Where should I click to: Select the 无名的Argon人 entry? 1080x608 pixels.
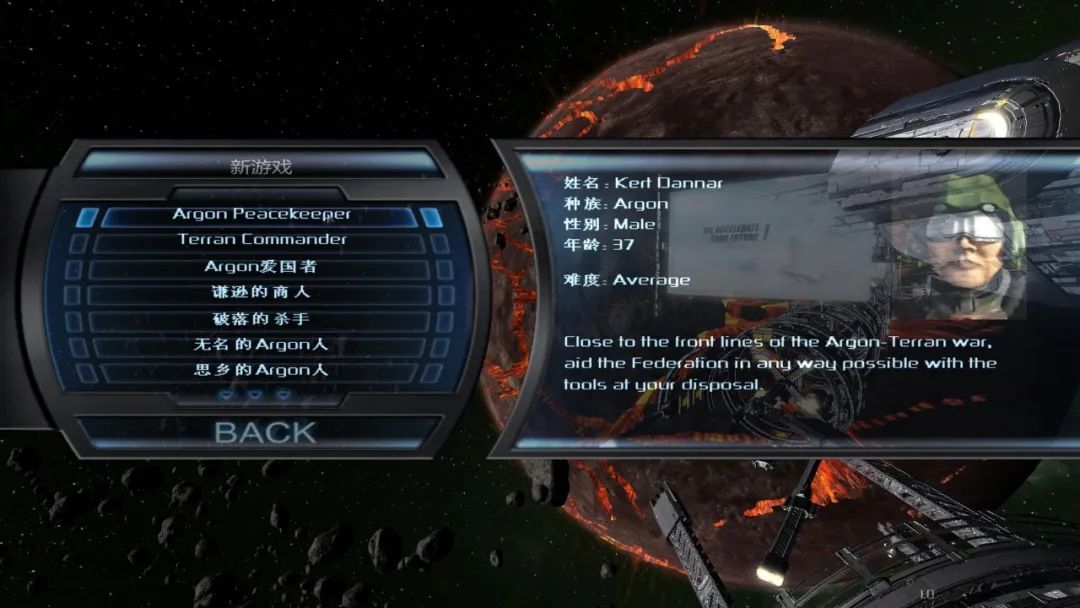click(260, 346)
